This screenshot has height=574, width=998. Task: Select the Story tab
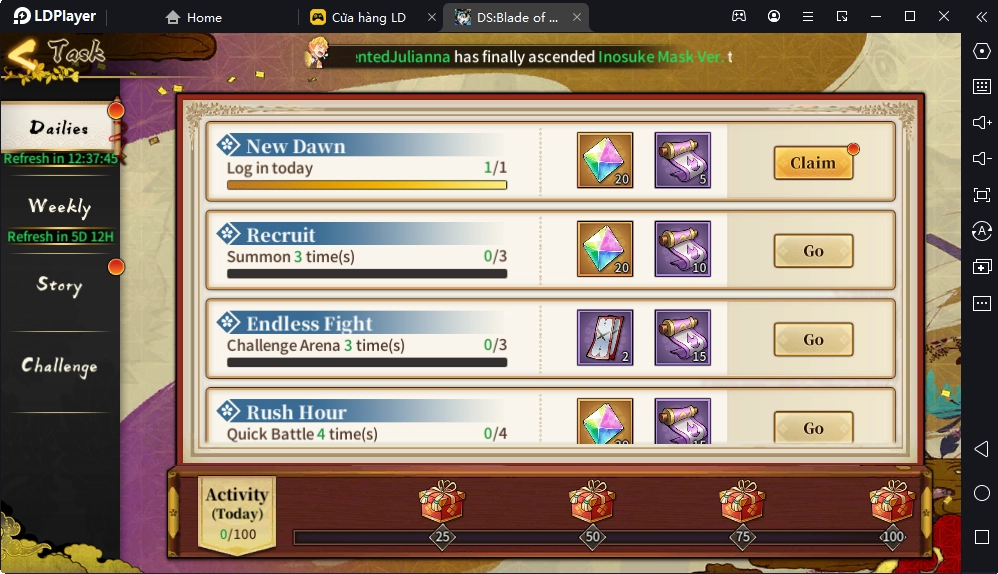click(x=59, y=286)
